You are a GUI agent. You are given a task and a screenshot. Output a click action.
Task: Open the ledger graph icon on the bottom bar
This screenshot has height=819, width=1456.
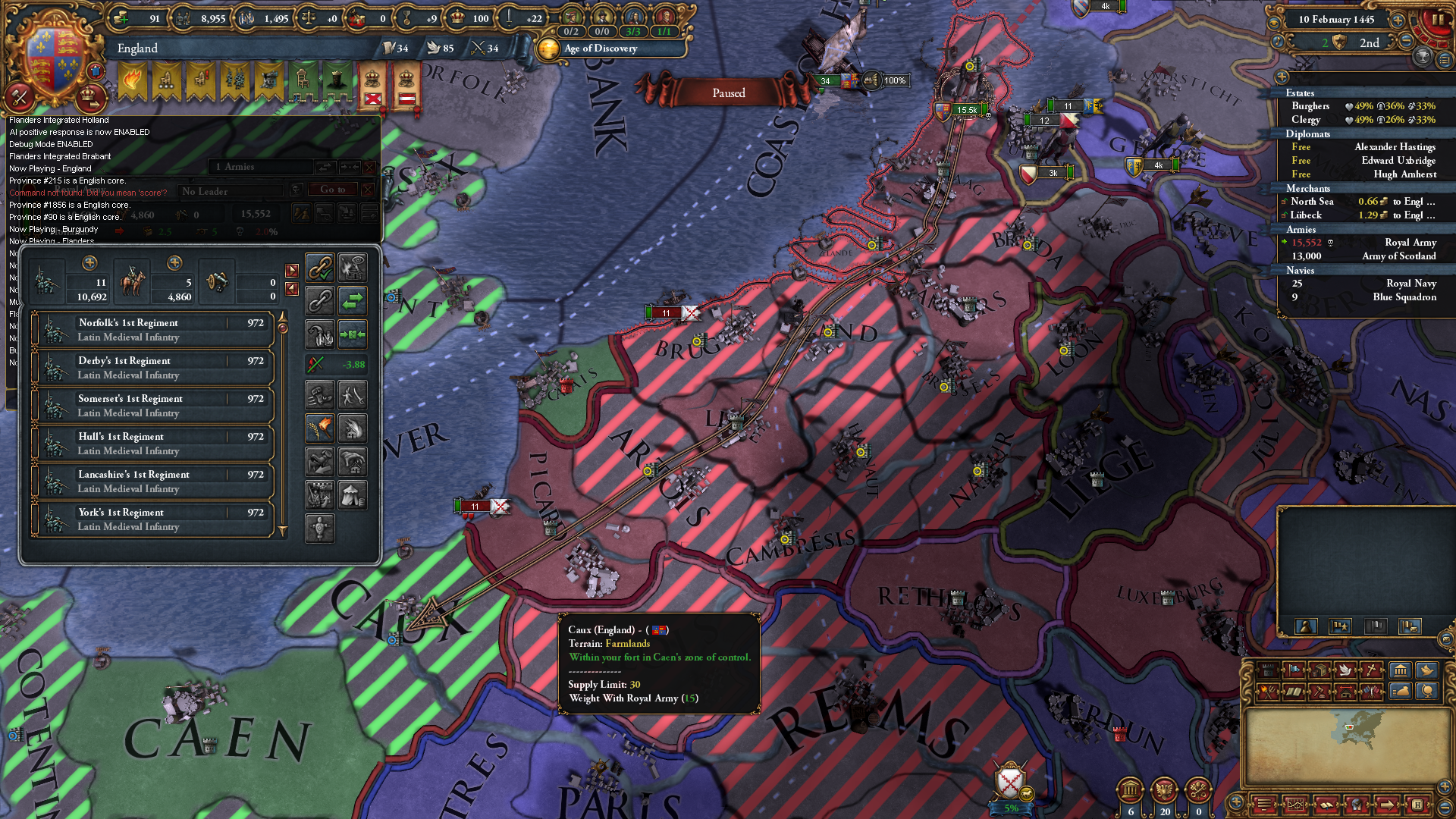pyautogui.click(x=1295, y=804)
